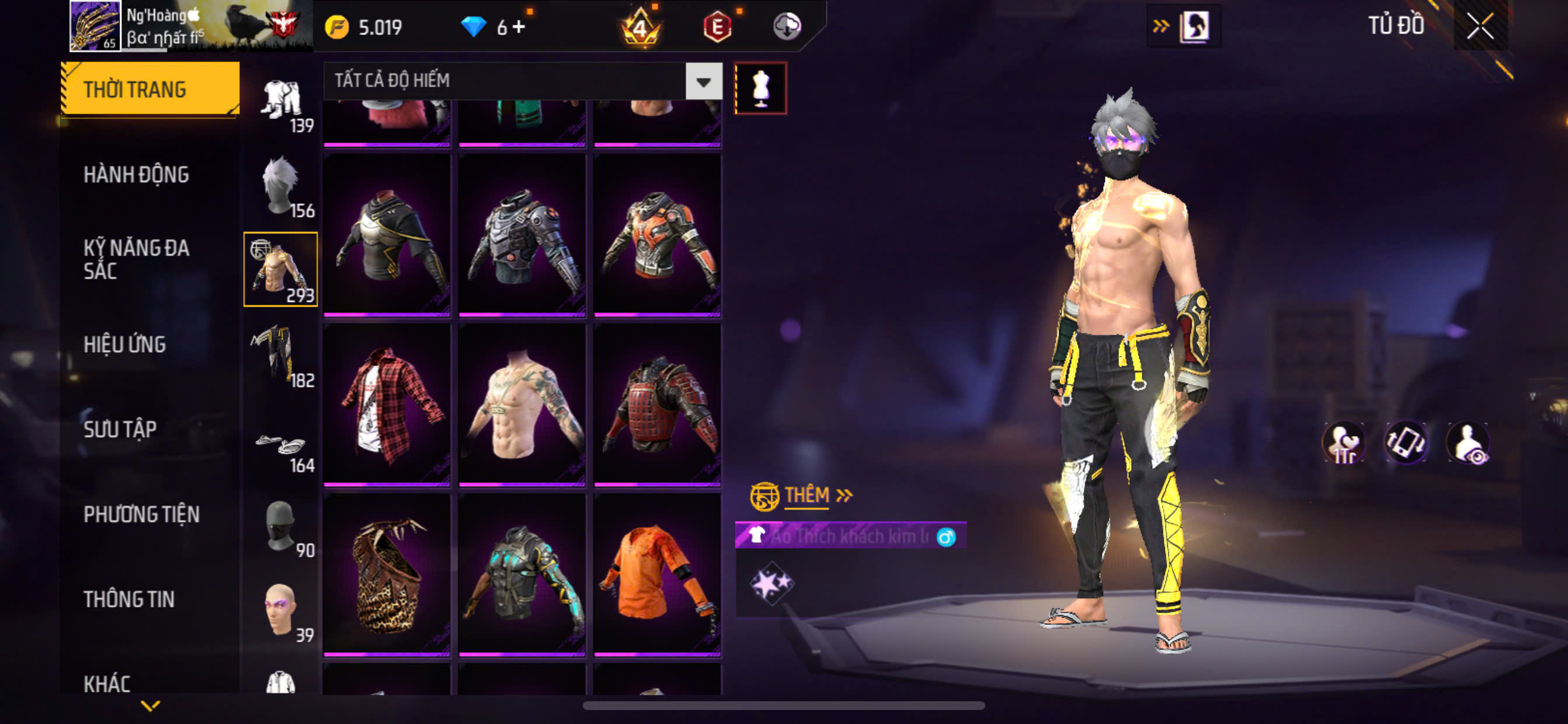Open the Thông Tin section

tap(128, 599)
